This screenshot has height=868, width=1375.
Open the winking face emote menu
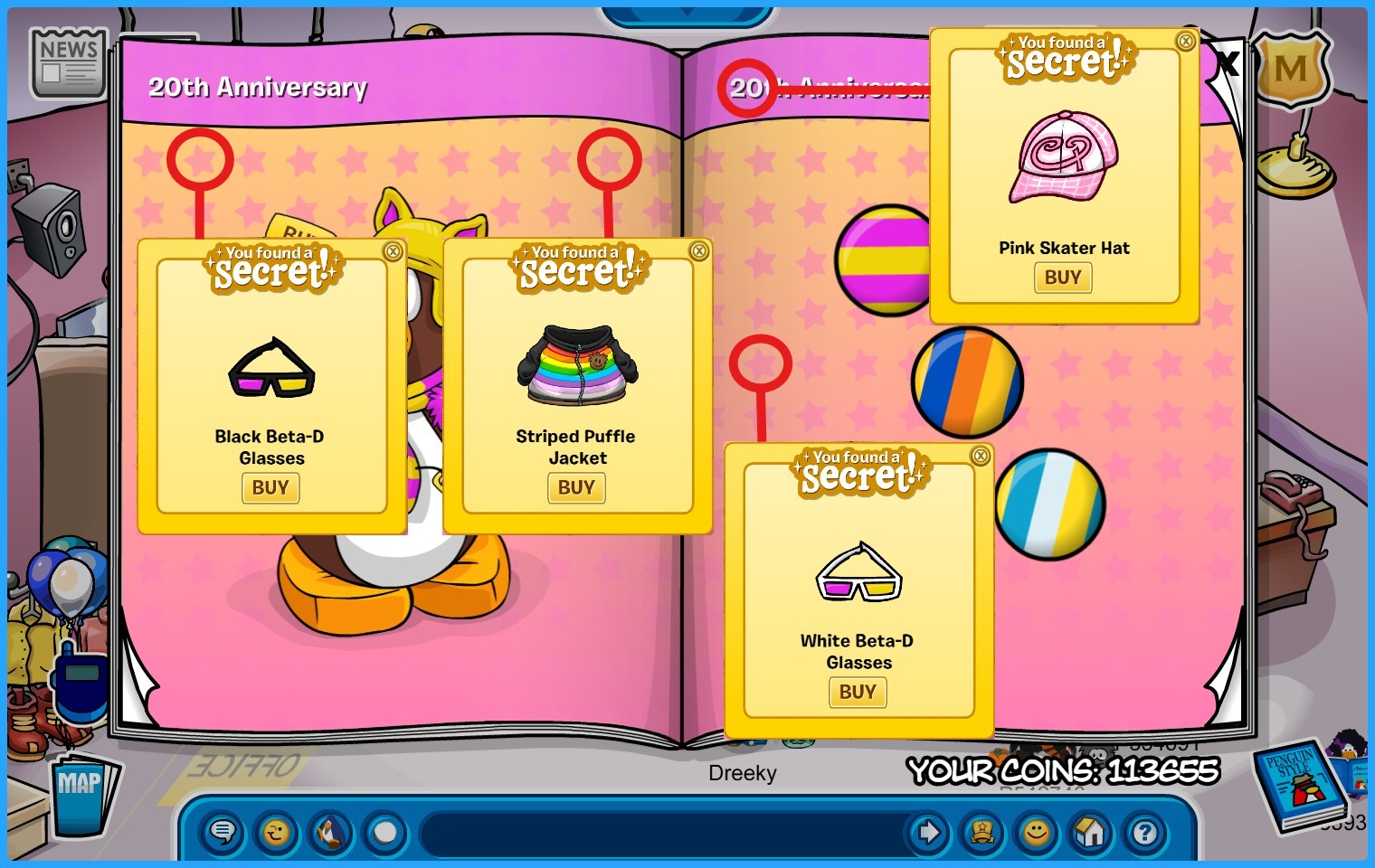pyautogui.click(x=277, y=832)
